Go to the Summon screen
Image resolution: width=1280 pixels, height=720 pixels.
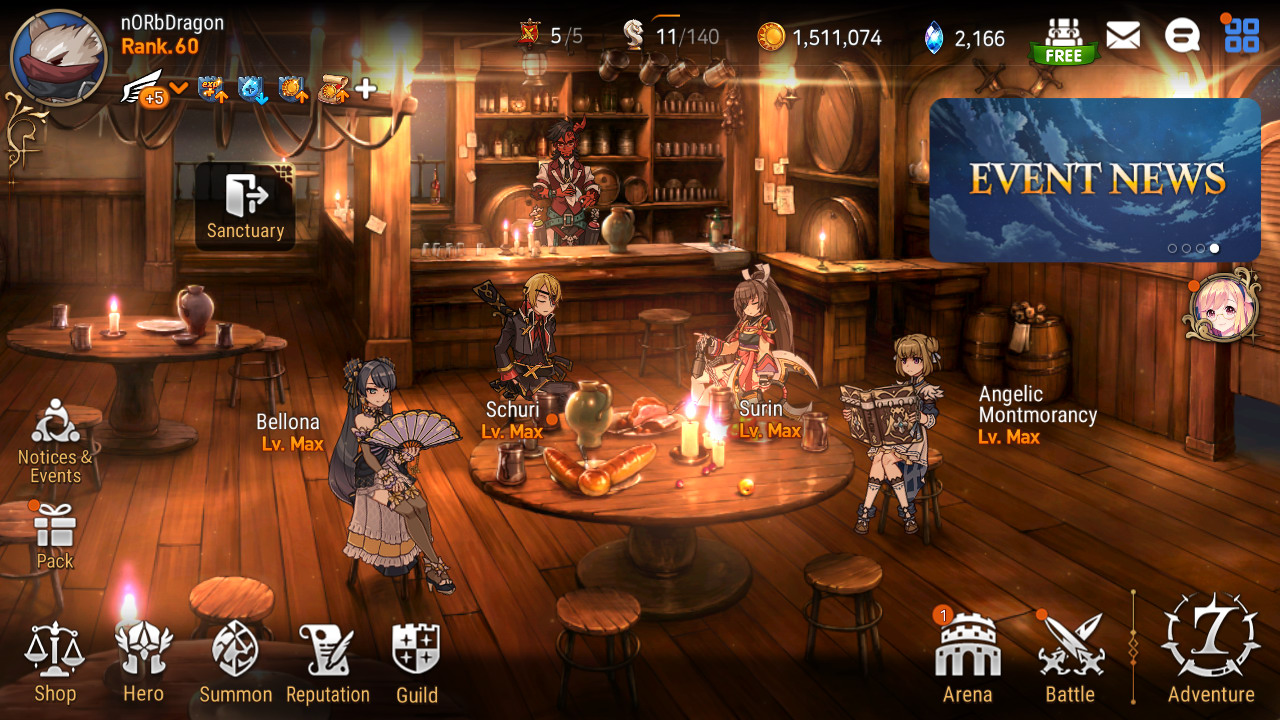[x=235, y=662]
